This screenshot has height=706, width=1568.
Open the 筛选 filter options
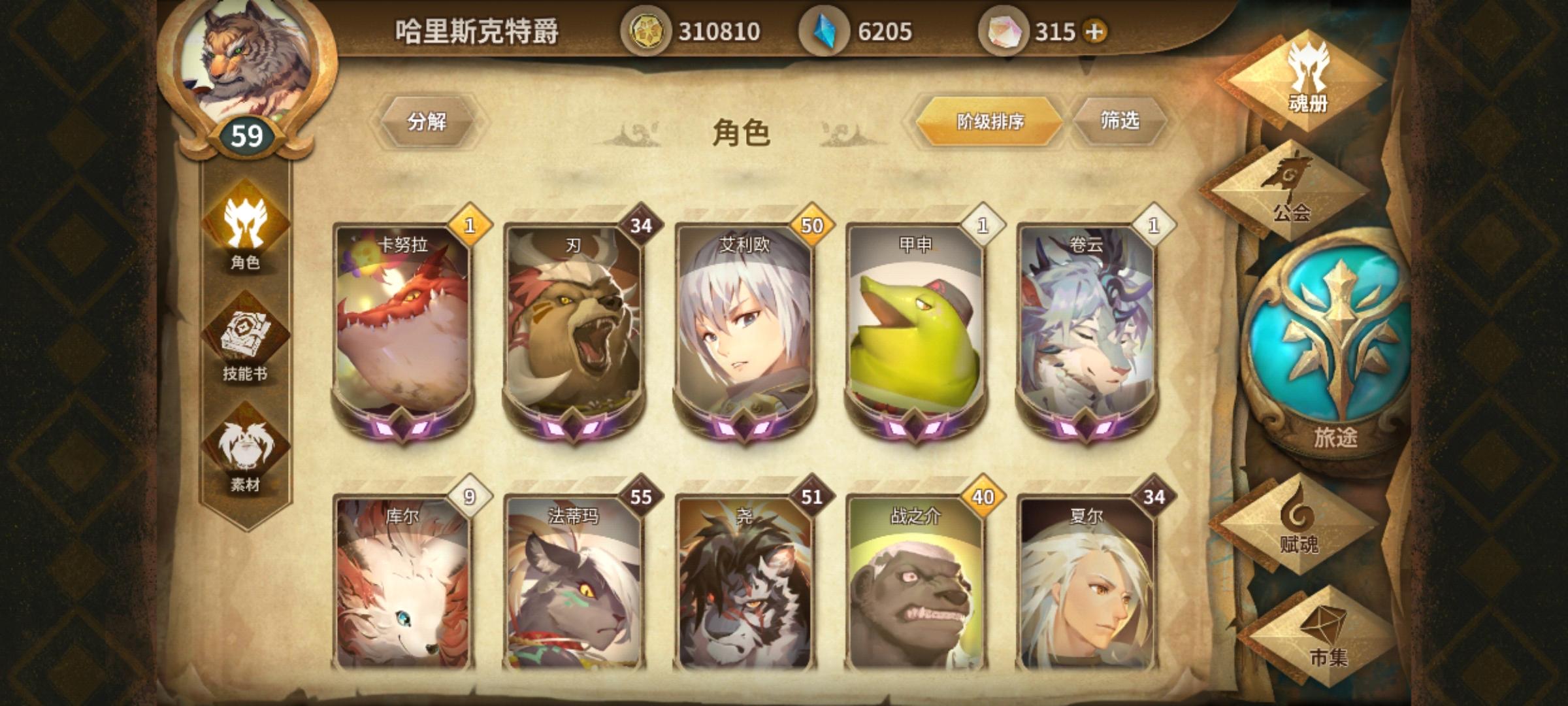point(1120,120)
